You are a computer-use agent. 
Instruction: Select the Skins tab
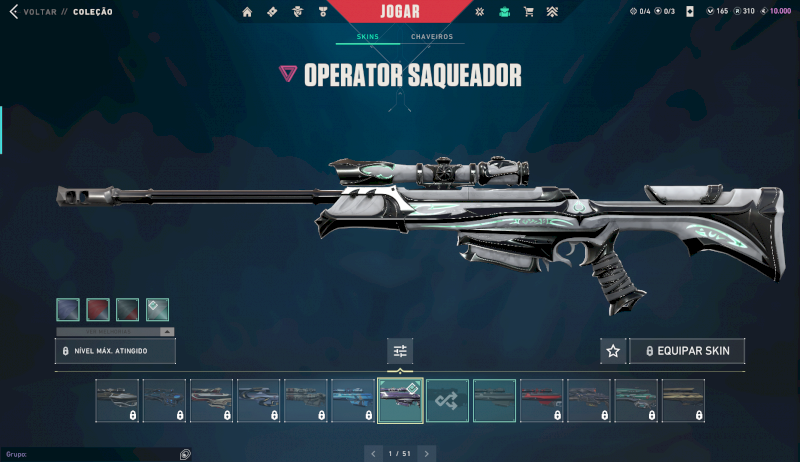pyautogui.click(x=368, y=37)
